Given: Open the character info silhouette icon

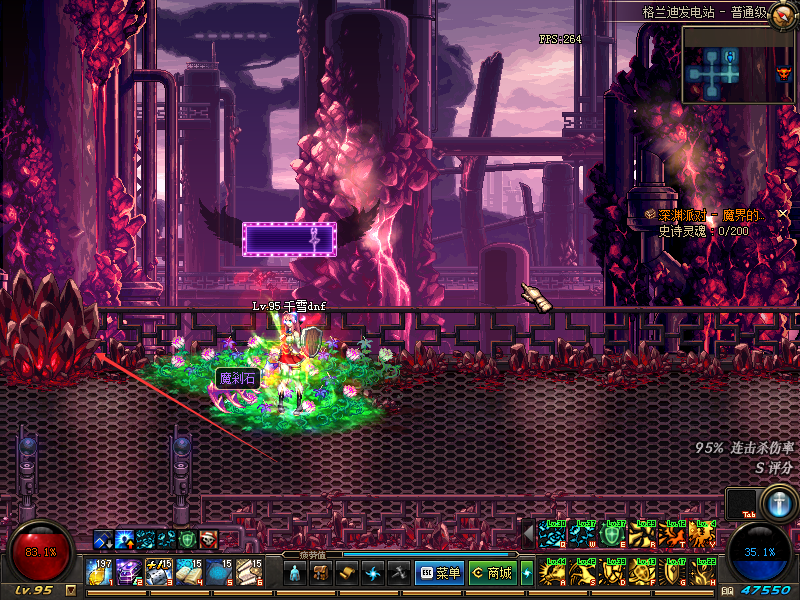Looking at the screenshot, I should pos(295,573).
